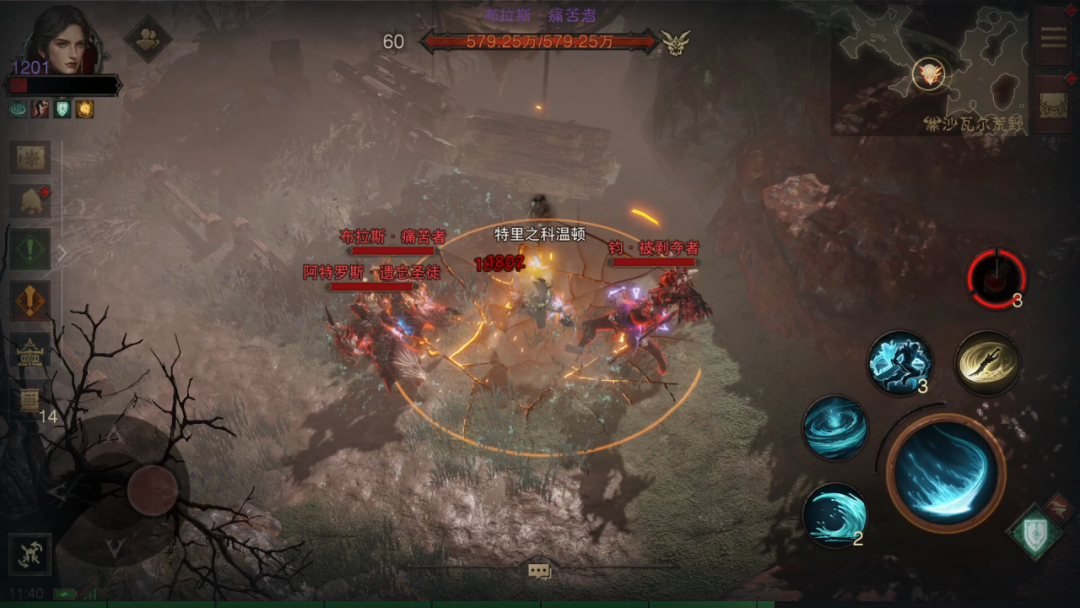
Task: Open the parchment map scroll icon
Action: coord(30,158)
